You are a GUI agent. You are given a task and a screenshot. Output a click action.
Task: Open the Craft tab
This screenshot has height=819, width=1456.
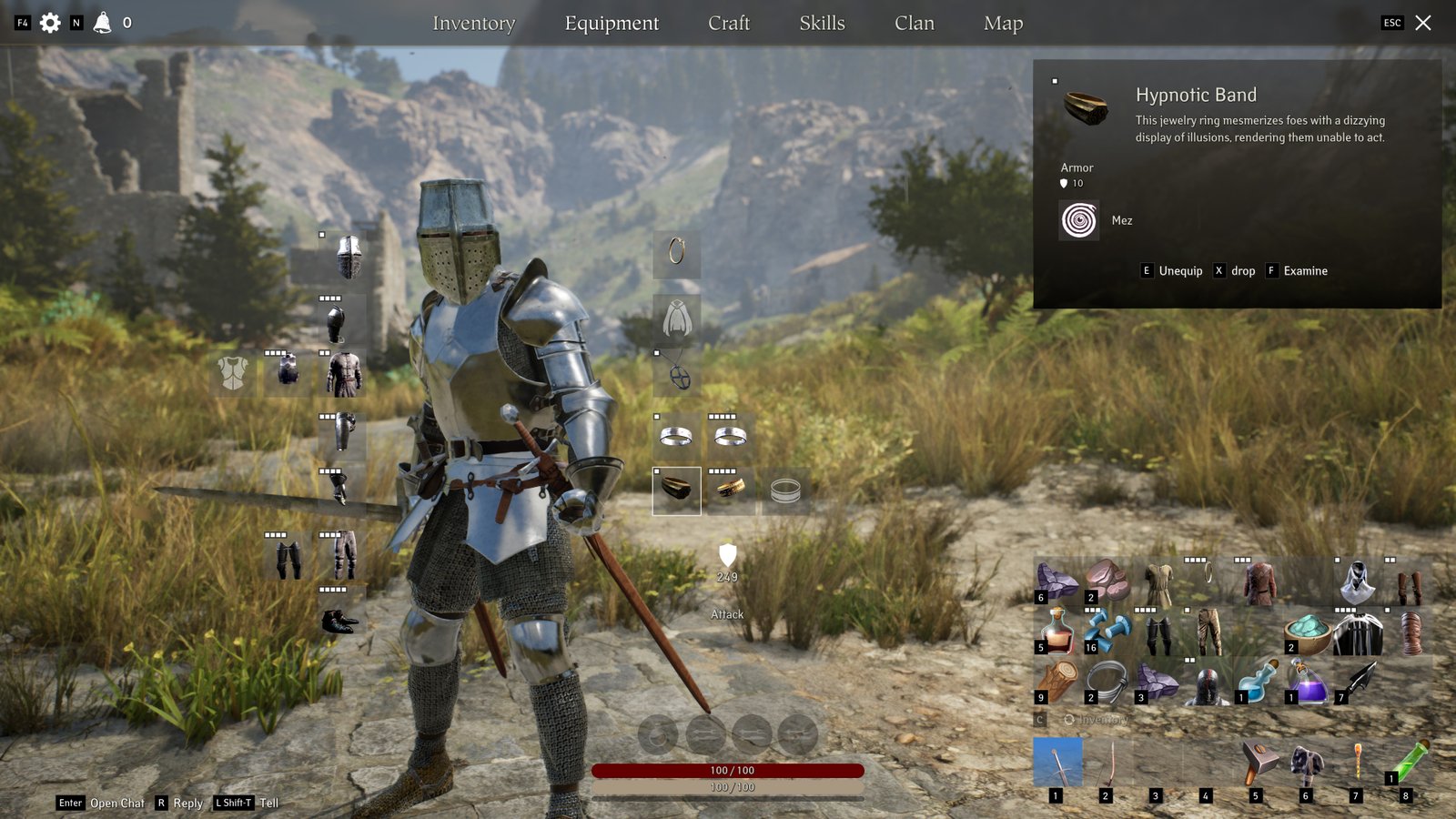[729, 24]
